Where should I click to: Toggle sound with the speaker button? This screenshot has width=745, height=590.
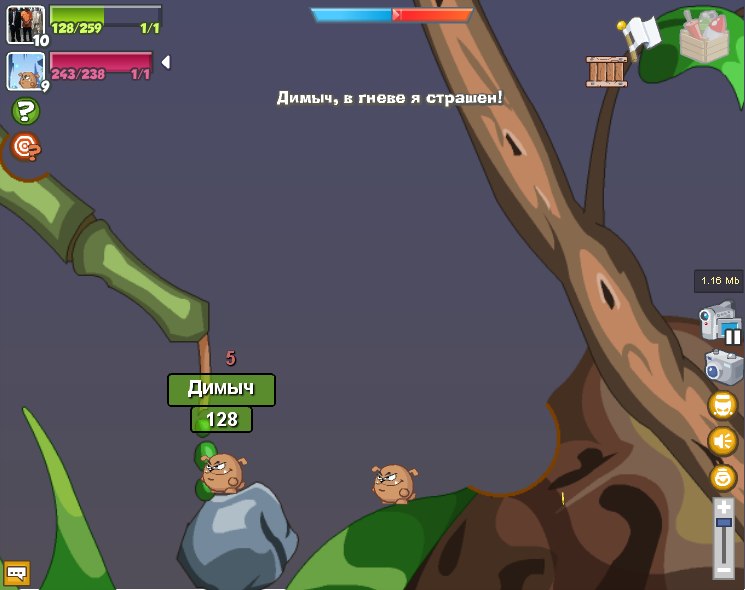722,441
